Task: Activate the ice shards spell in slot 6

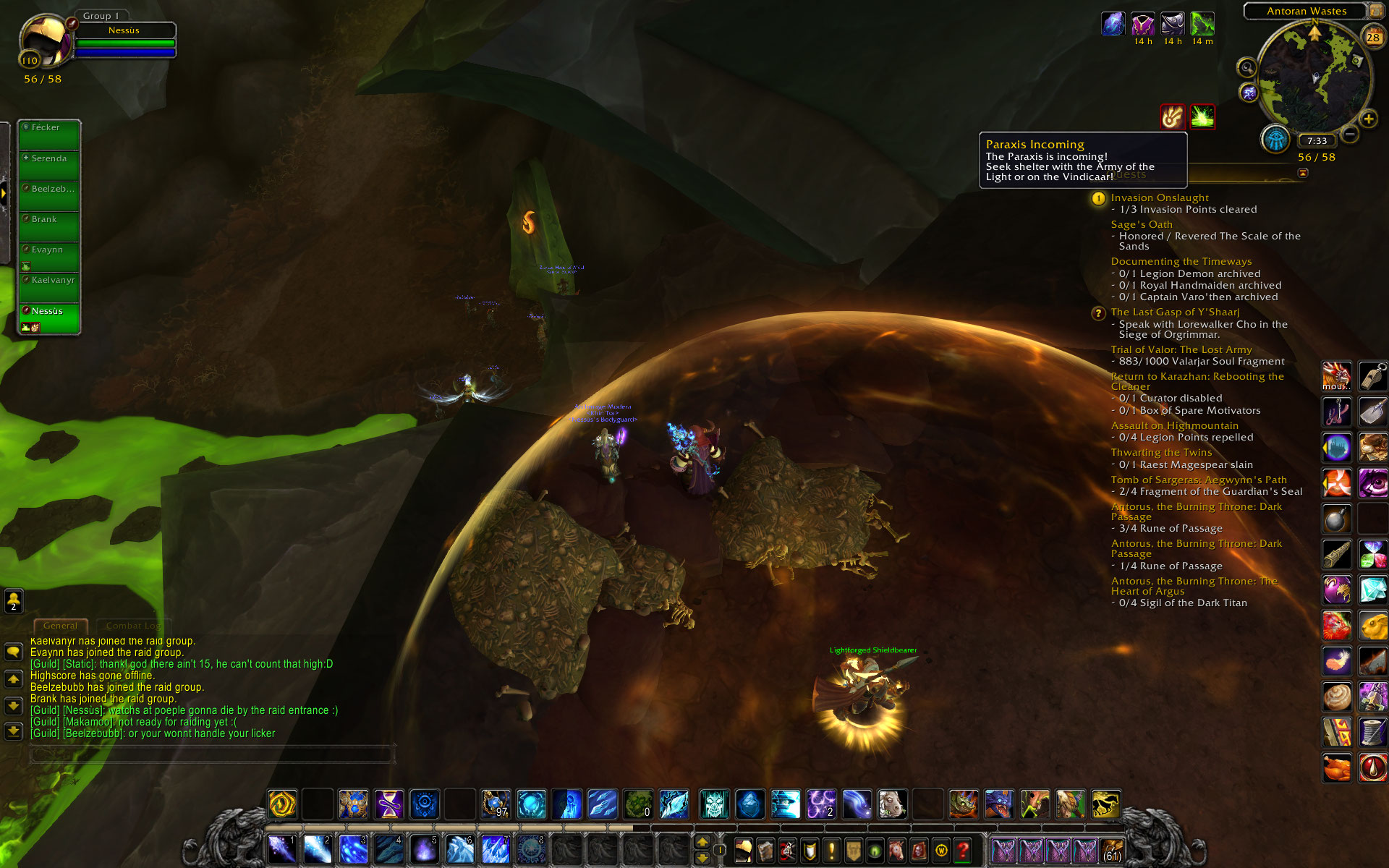Action: [459, 849]
